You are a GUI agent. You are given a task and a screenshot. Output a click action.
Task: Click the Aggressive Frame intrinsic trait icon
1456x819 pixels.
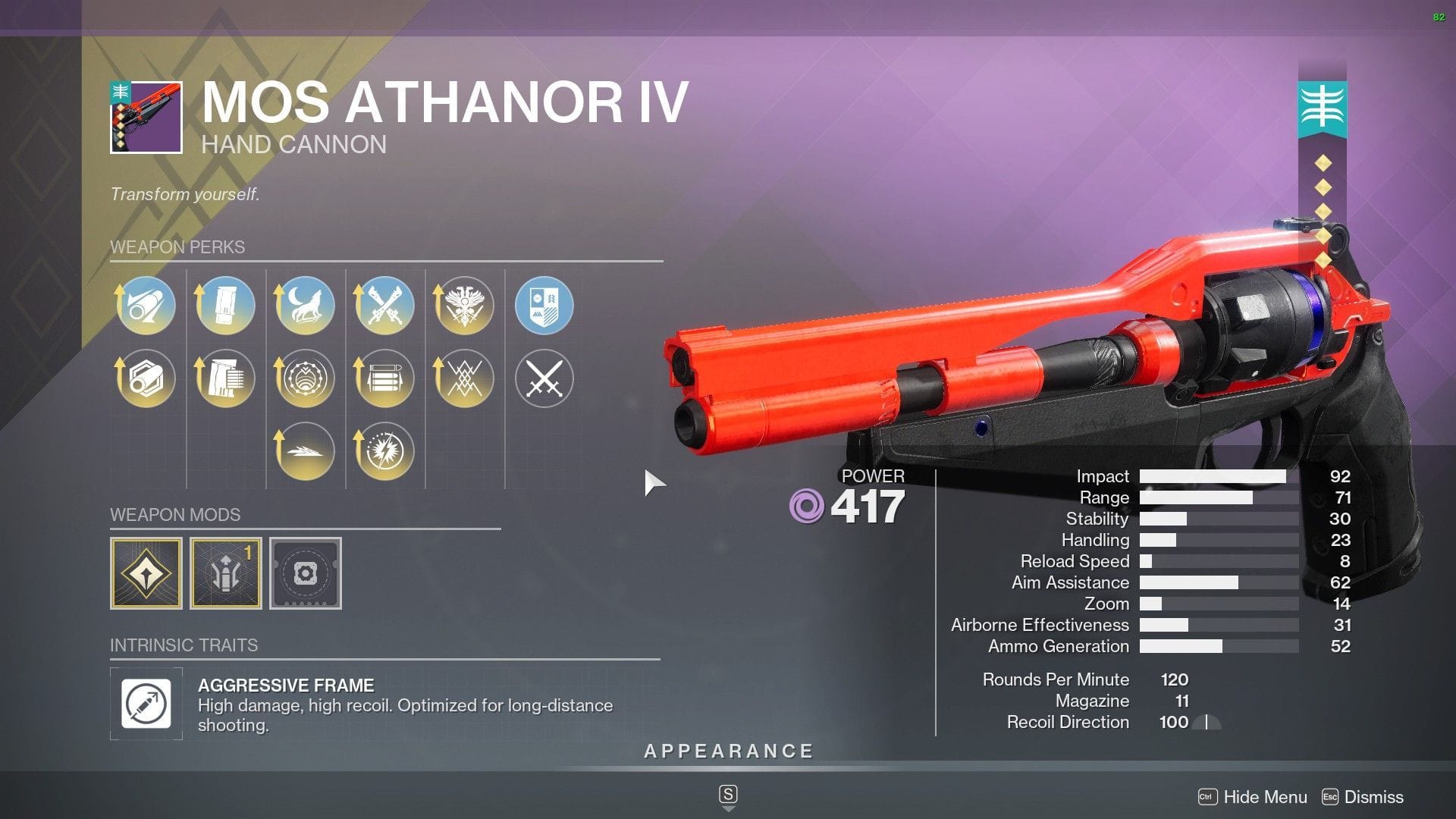click(x=146, y=704)
